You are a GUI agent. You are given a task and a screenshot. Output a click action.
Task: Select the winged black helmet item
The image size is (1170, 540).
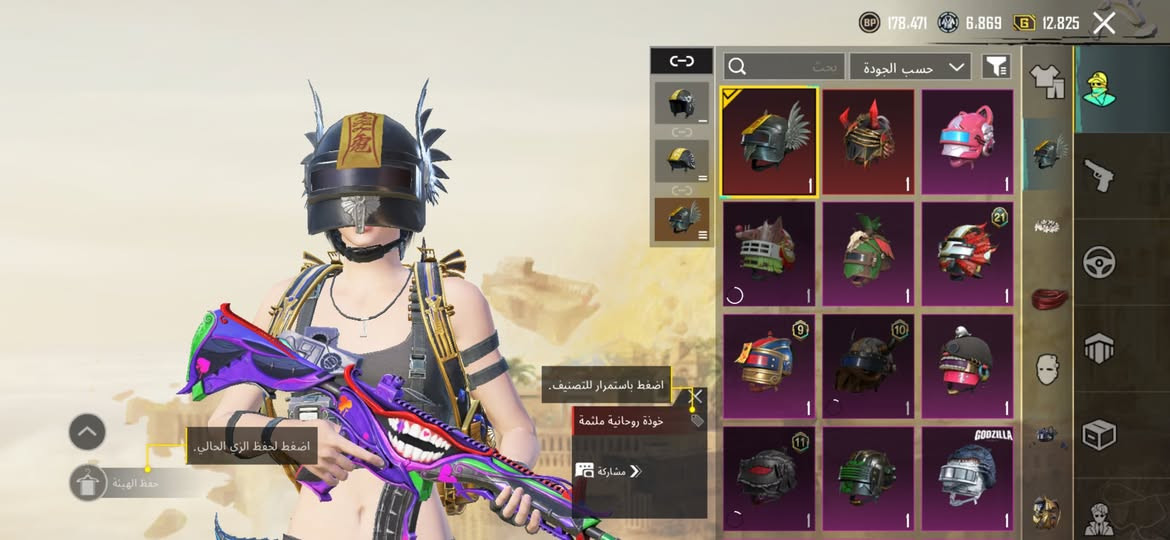click(x=768, y=142)
